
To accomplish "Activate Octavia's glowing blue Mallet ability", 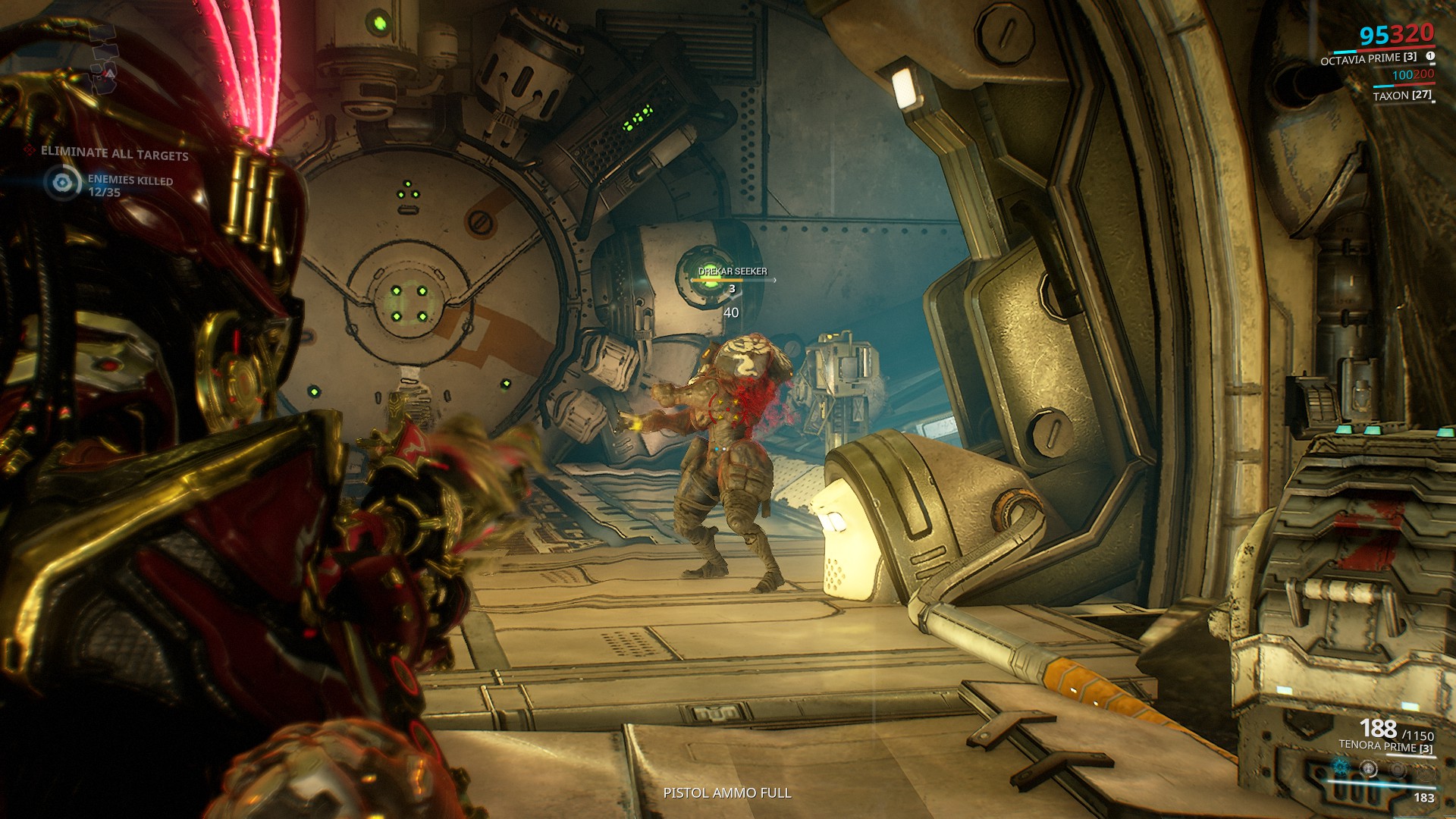I will 1341,767.
